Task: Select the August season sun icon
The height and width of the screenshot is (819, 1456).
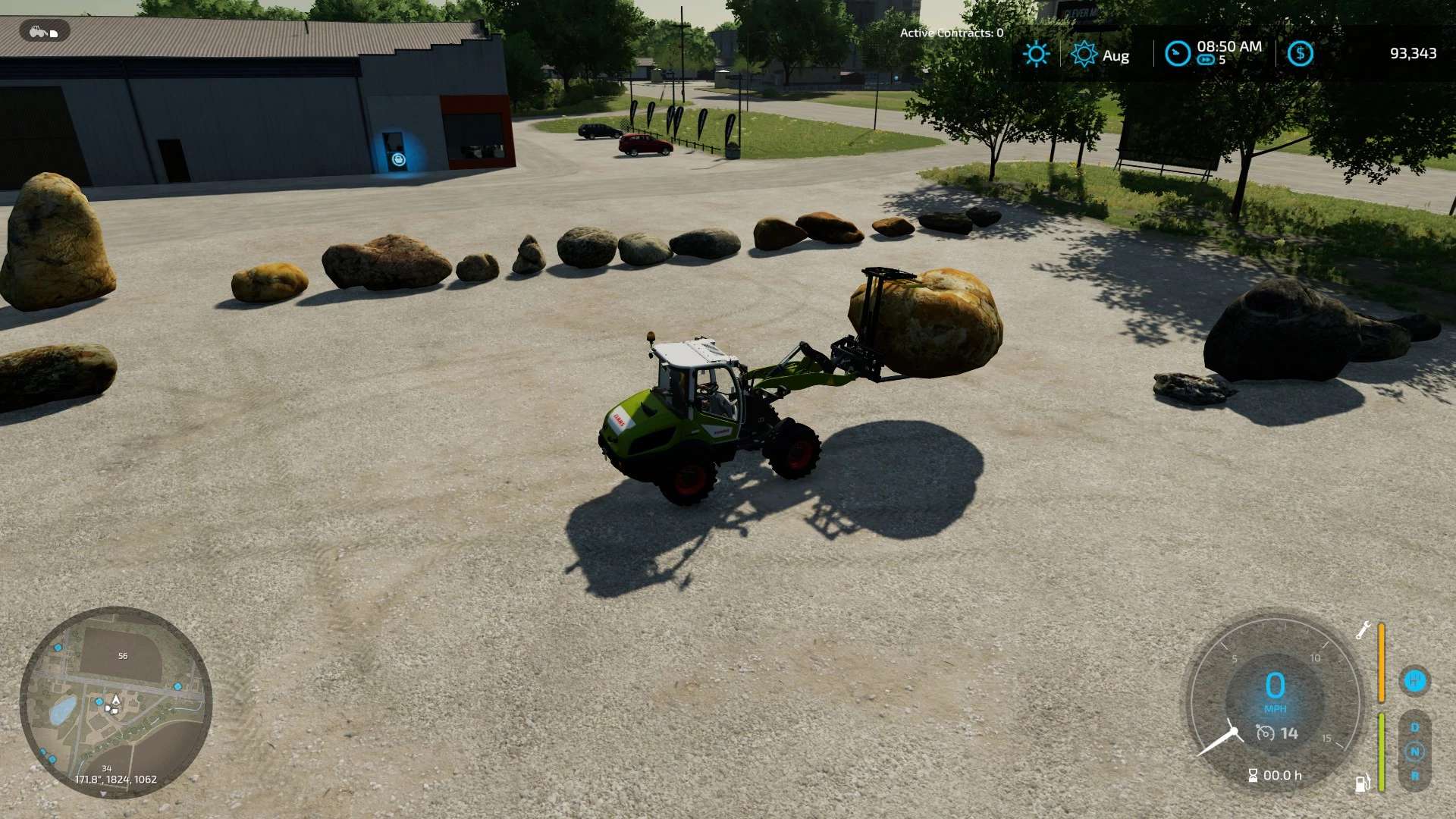Action: [1084, 54]
